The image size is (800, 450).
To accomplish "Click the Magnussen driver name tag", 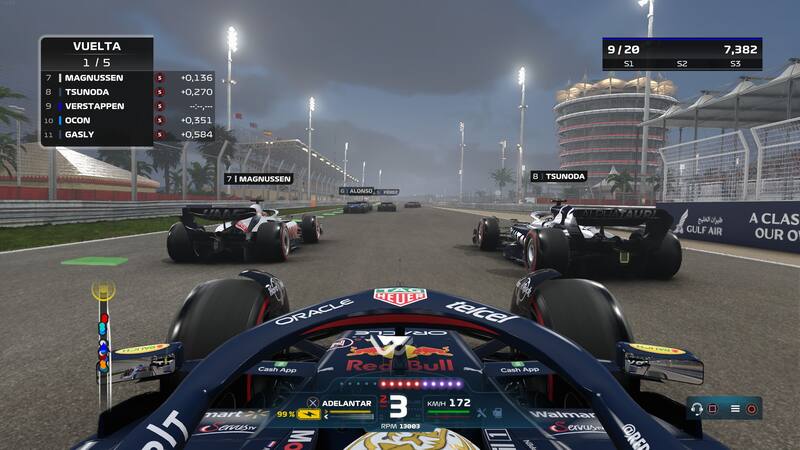I will (x=258, y=179).
